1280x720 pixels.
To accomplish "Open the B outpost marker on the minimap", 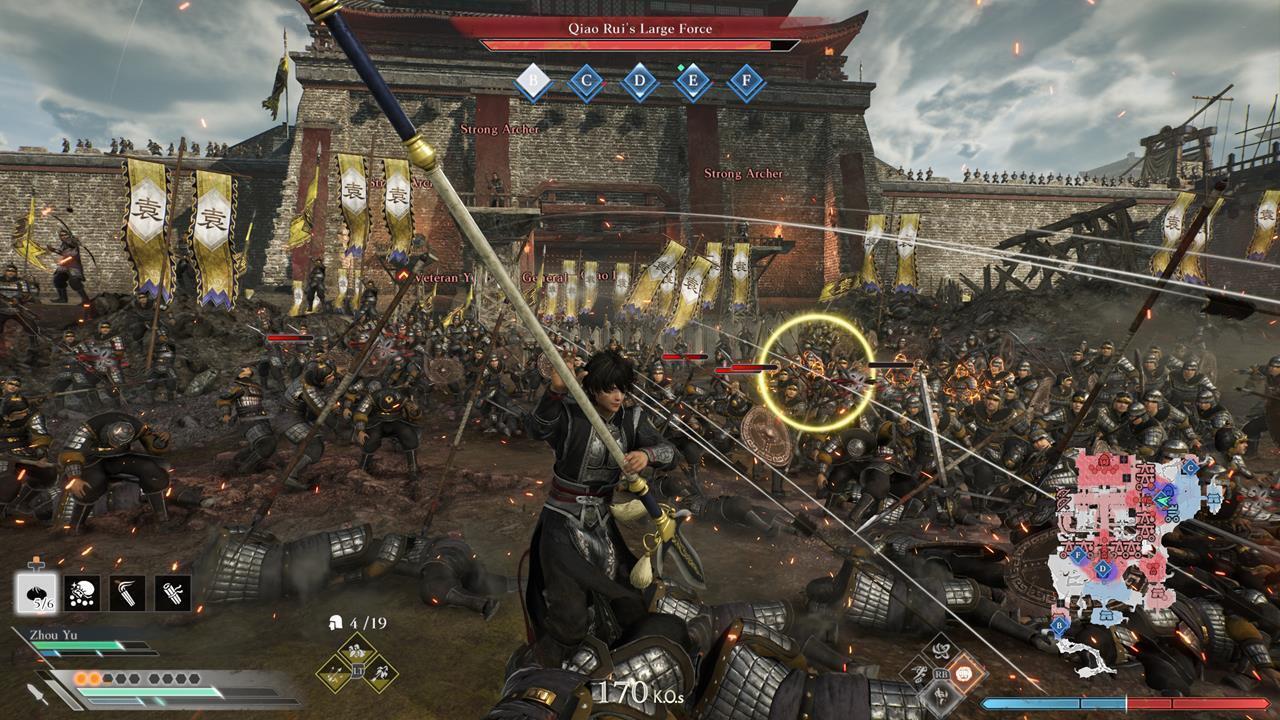I will (1058, 625).
